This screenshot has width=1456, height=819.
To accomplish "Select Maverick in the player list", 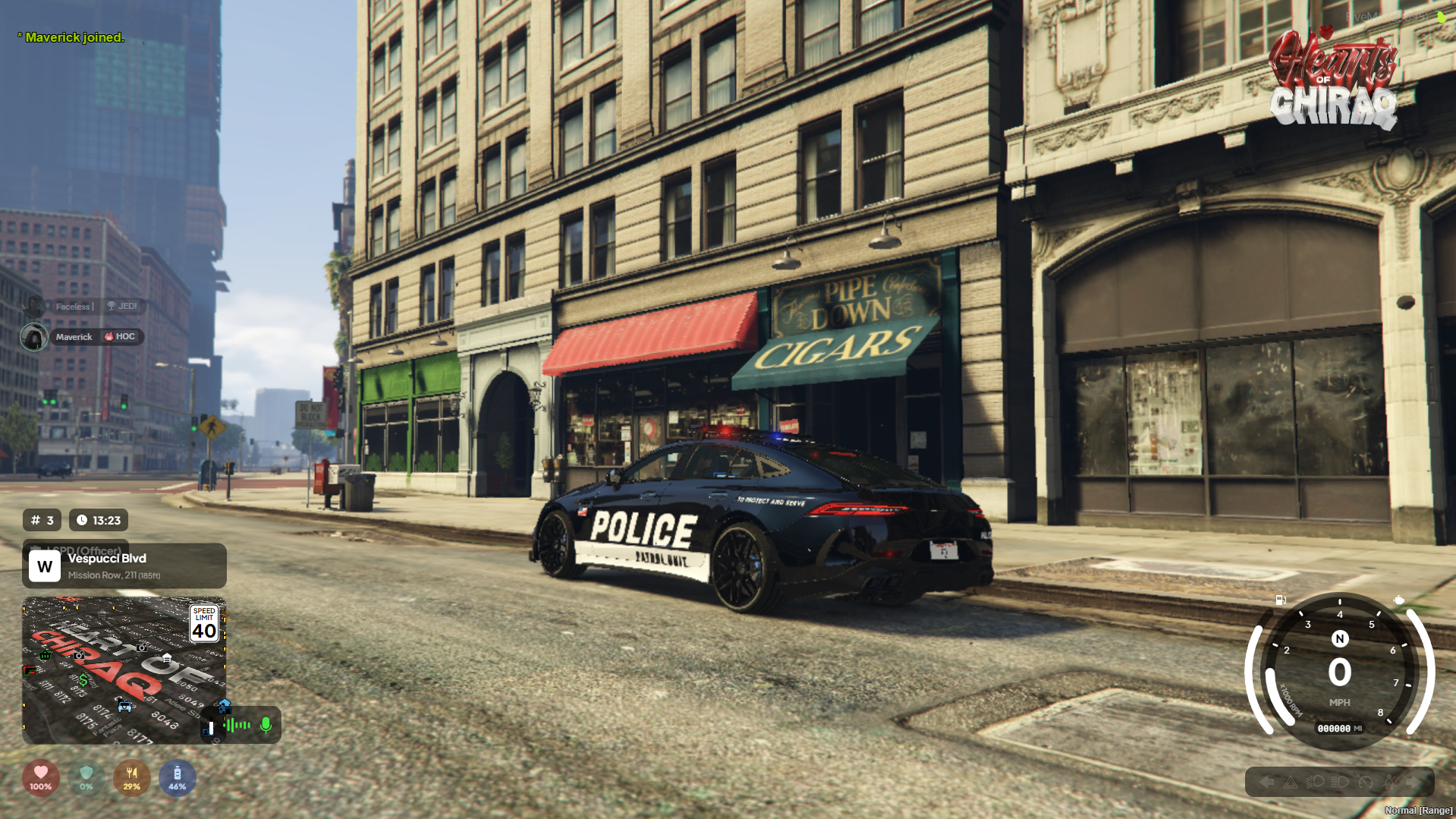I will point(74,337).
